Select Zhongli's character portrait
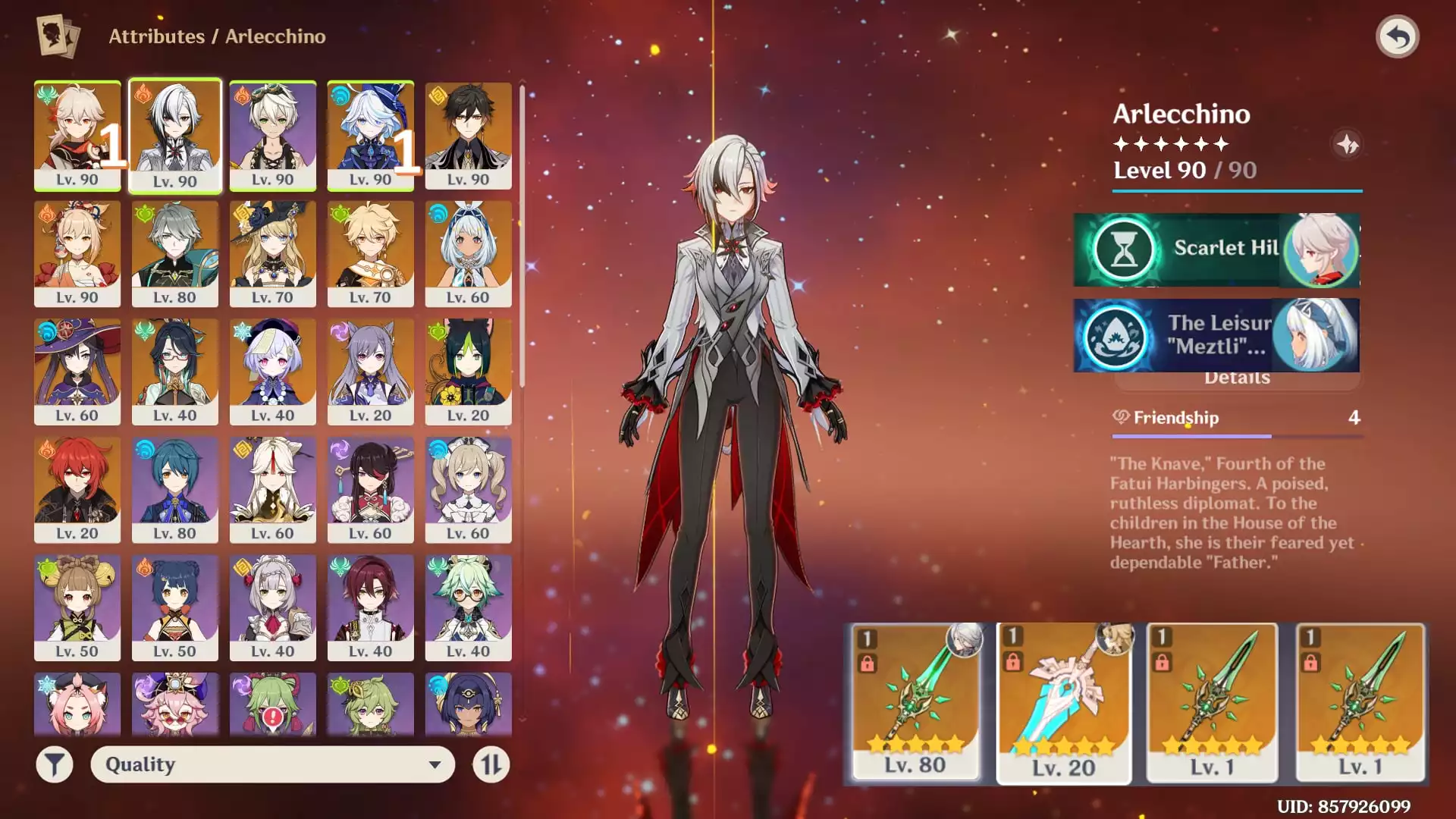Viewport: 1456px width, 819px height. [468, 135]
